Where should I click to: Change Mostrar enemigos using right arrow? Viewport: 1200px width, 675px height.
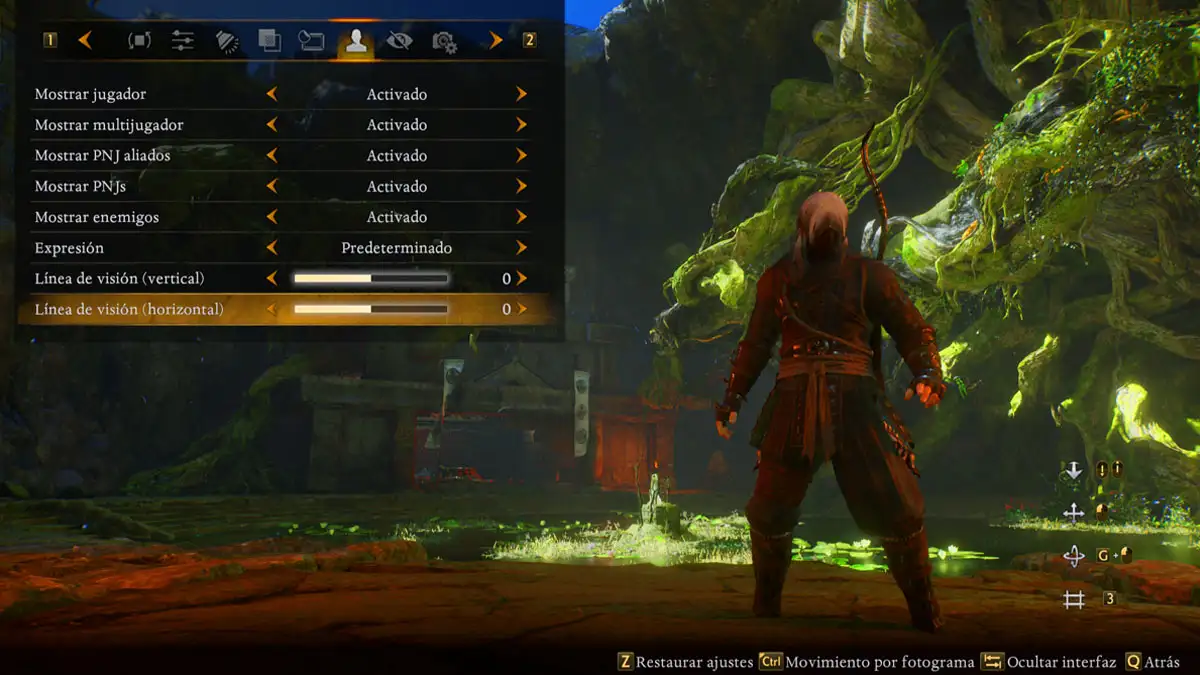522,217
